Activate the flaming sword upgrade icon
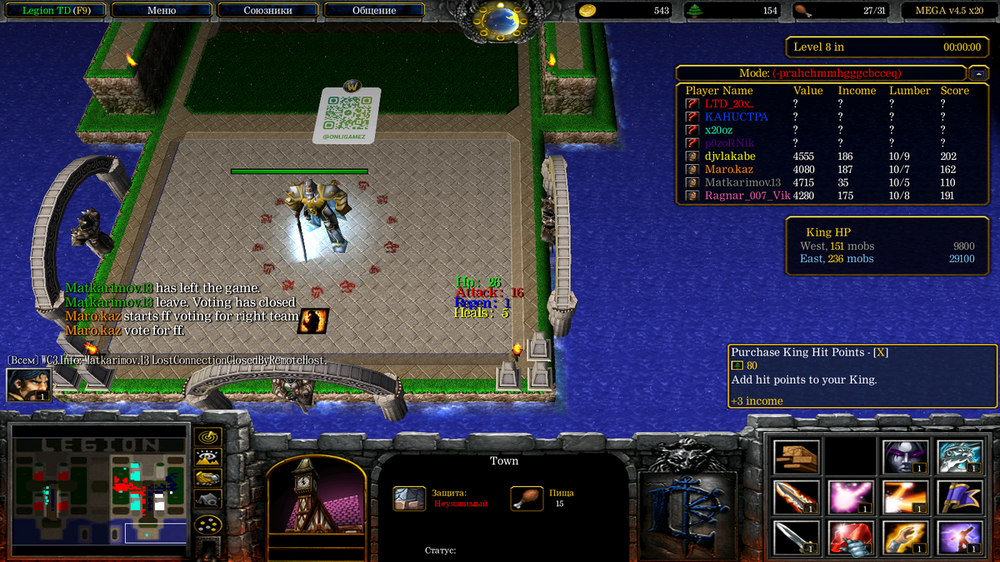Screen dimensions: 1000x562 796,496
